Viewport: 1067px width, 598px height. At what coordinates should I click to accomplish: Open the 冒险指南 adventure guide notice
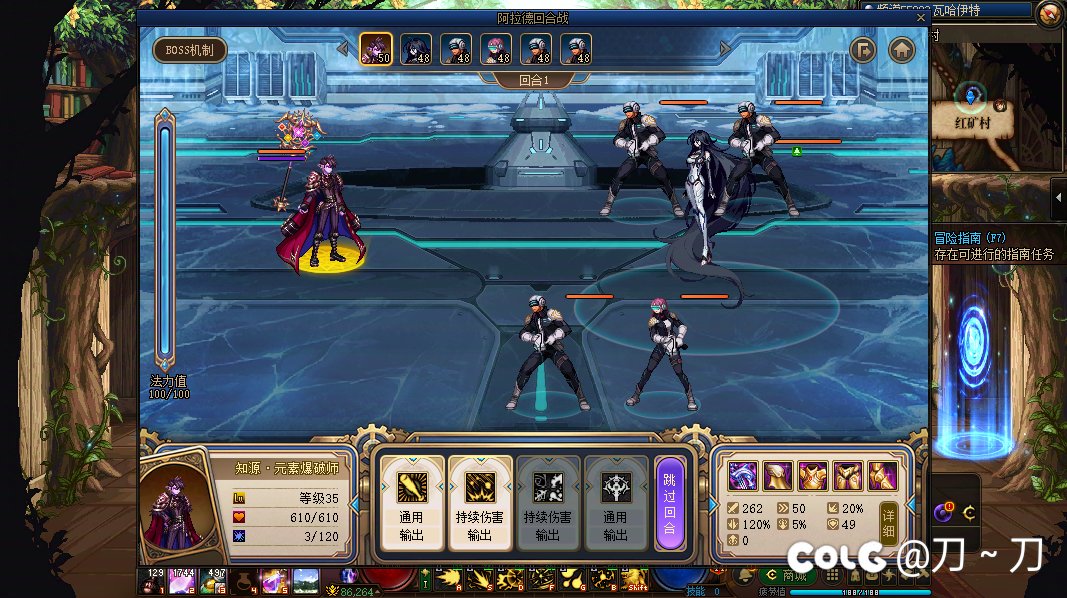tap(994, 246)
